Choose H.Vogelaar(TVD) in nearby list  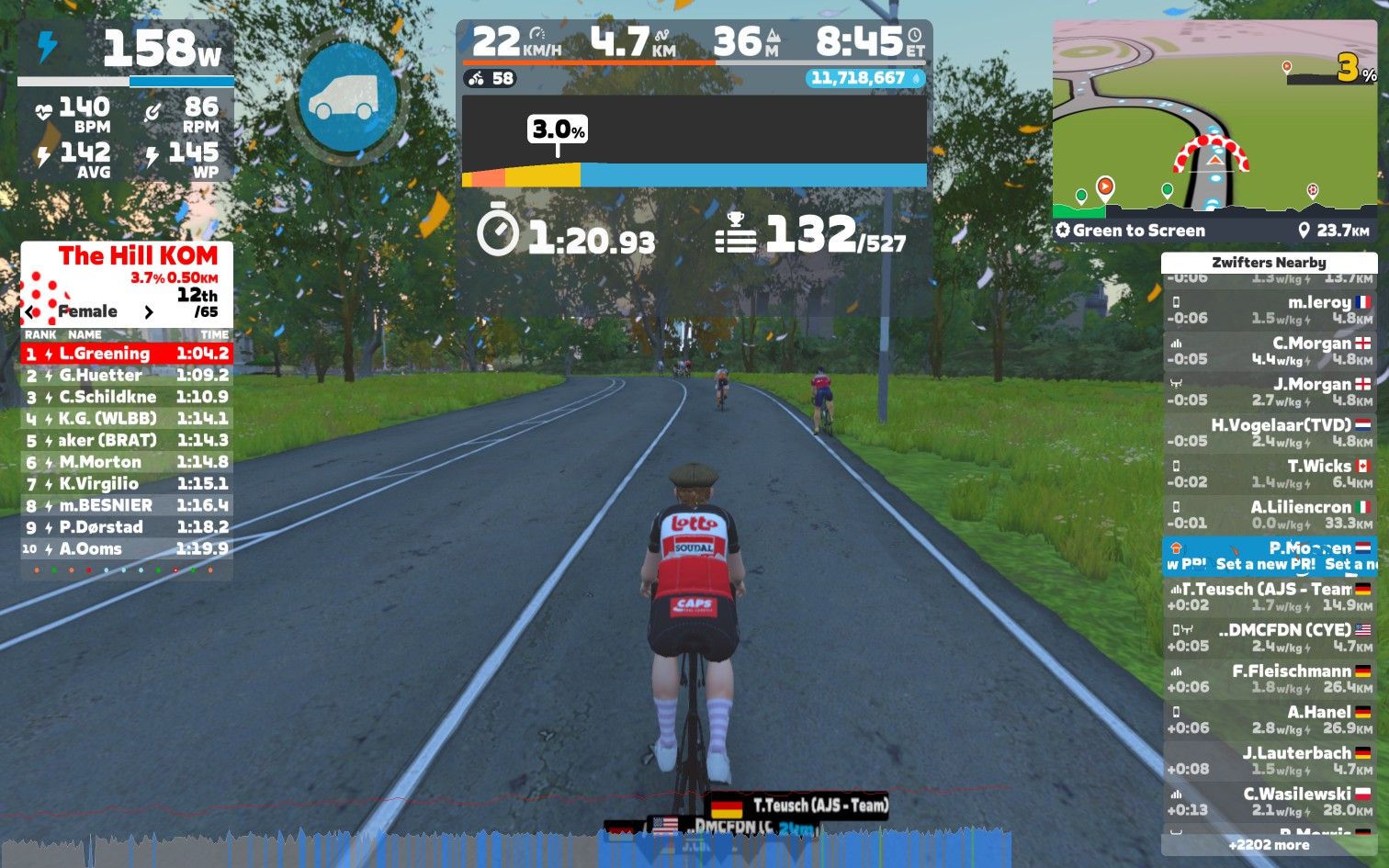coord(1270,433)
